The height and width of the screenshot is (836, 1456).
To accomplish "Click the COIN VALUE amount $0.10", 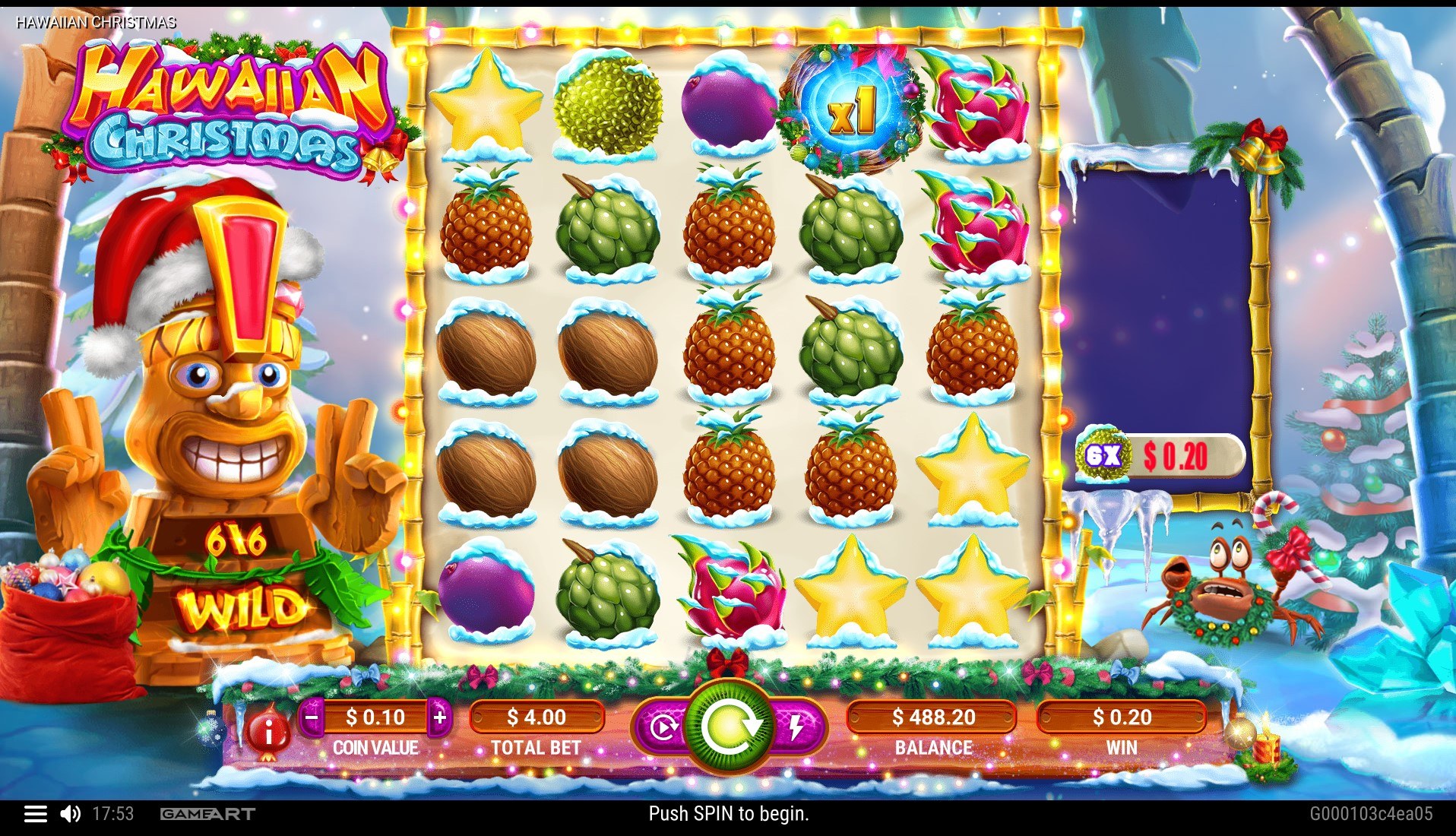I will tap(375, 717).
